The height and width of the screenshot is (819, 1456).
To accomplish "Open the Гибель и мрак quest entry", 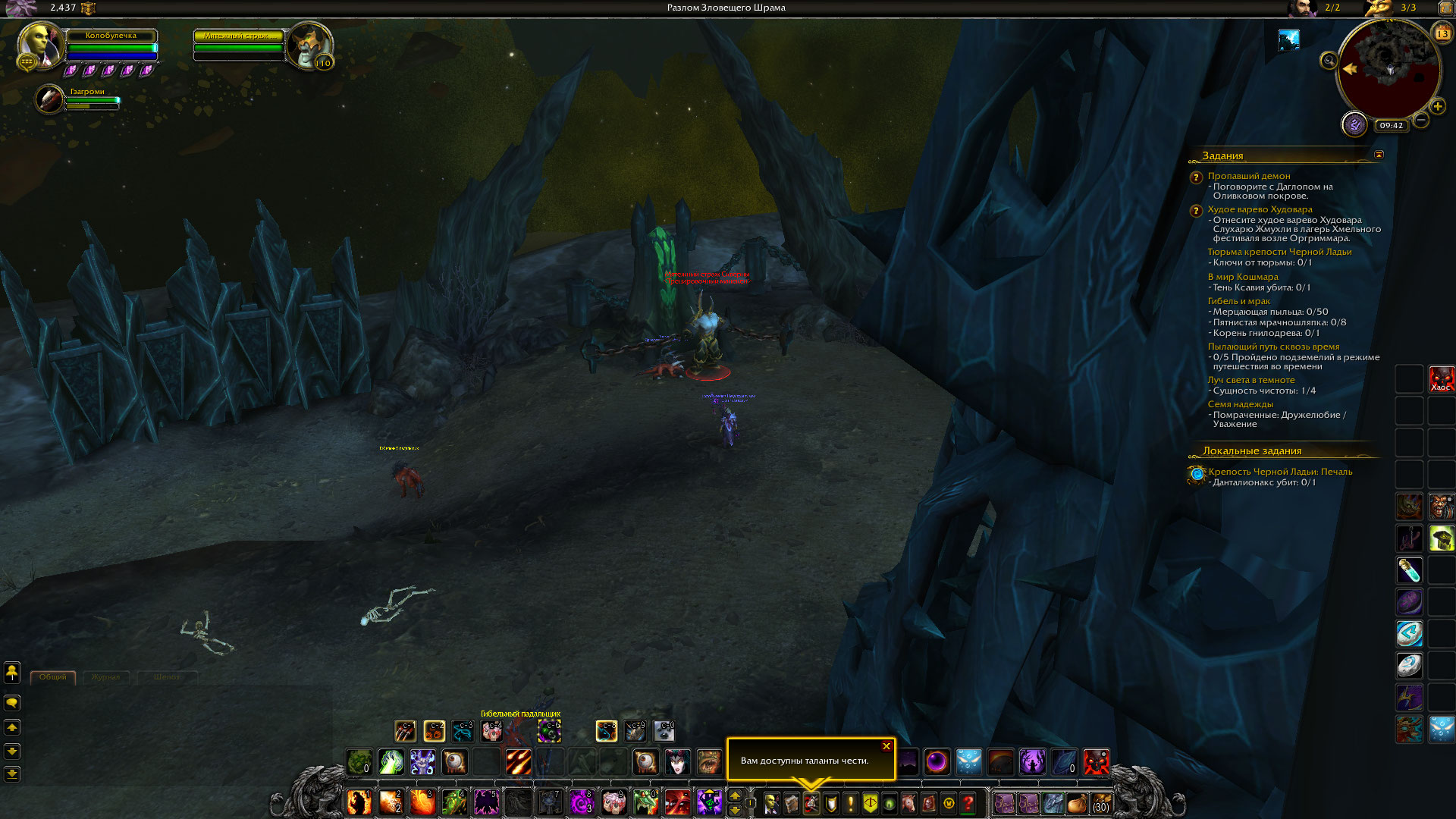I will pos(1238,301).
